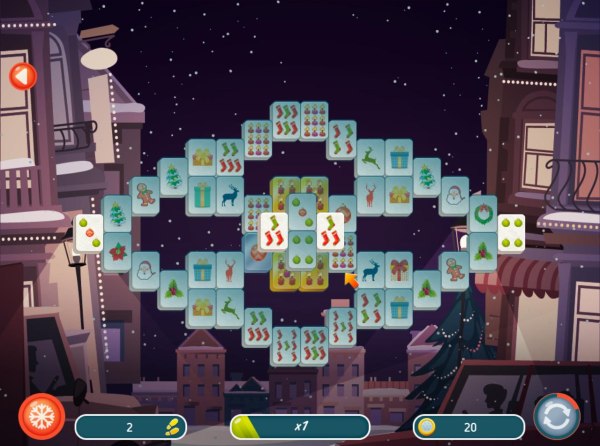Go back using the orange arrow button
Viewport: 600px width, 446px height.
click(21, 75)
